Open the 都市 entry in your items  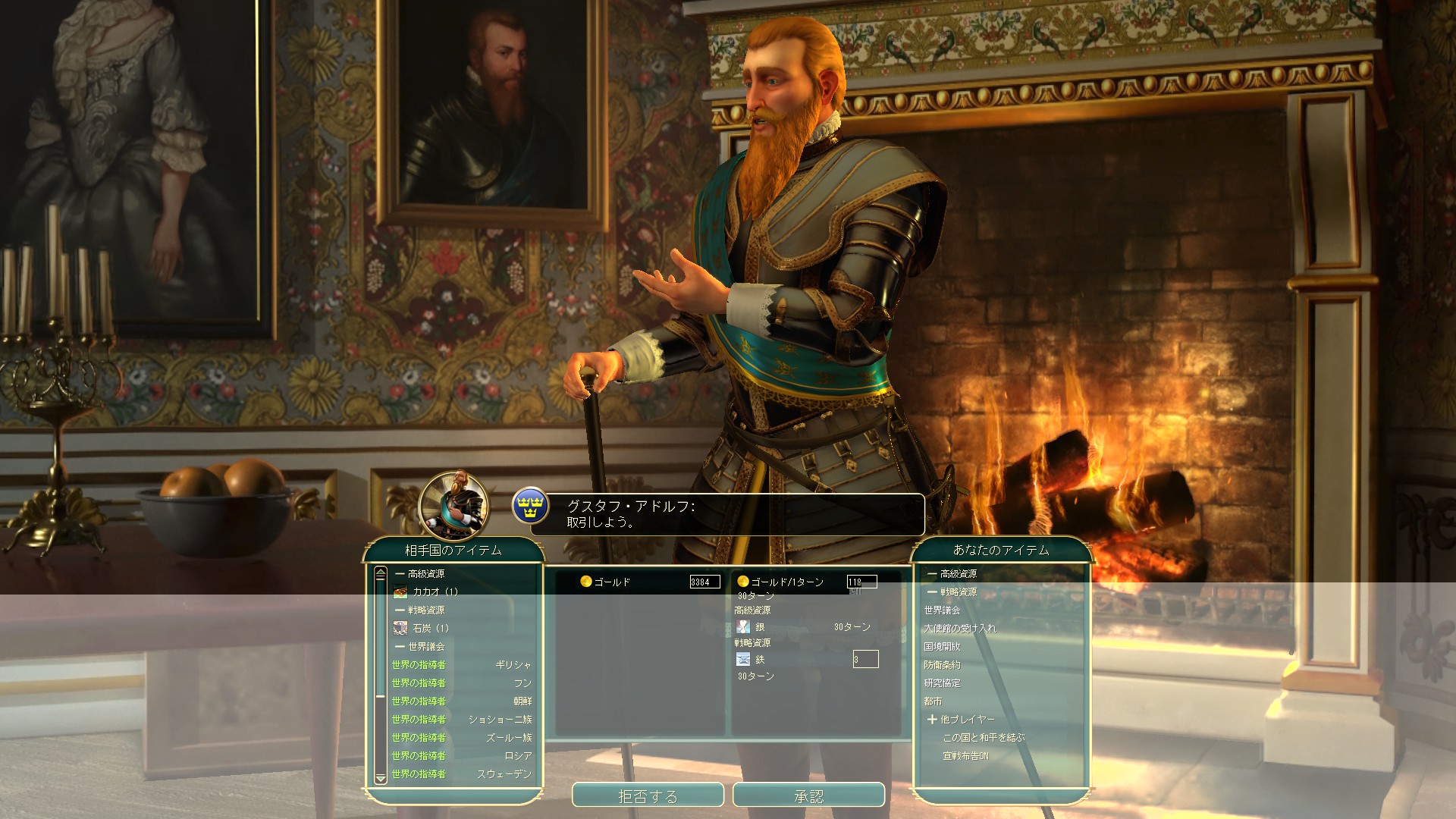[933, 701]
